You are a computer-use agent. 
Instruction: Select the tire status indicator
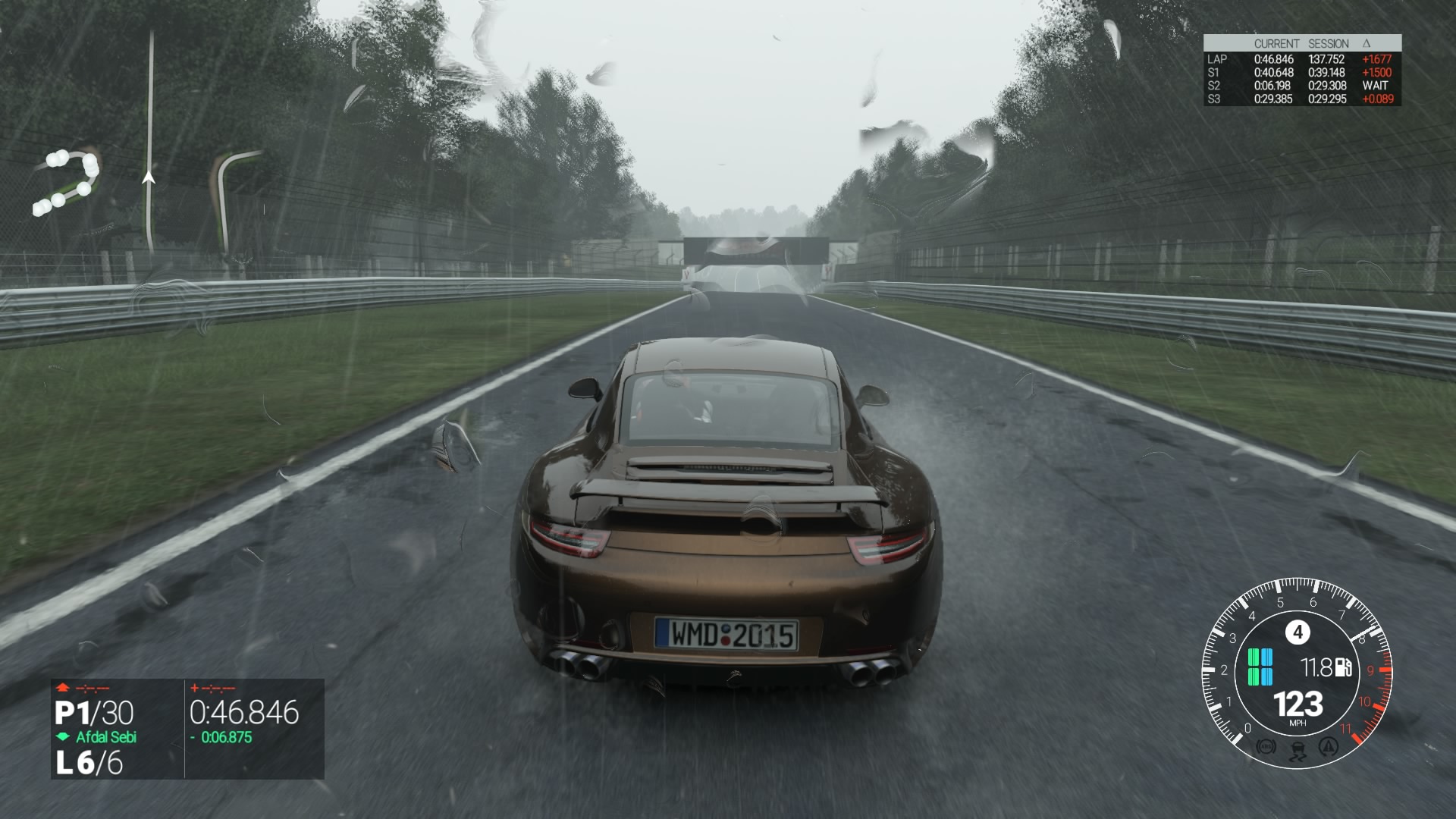click(x=1260, y=667)
